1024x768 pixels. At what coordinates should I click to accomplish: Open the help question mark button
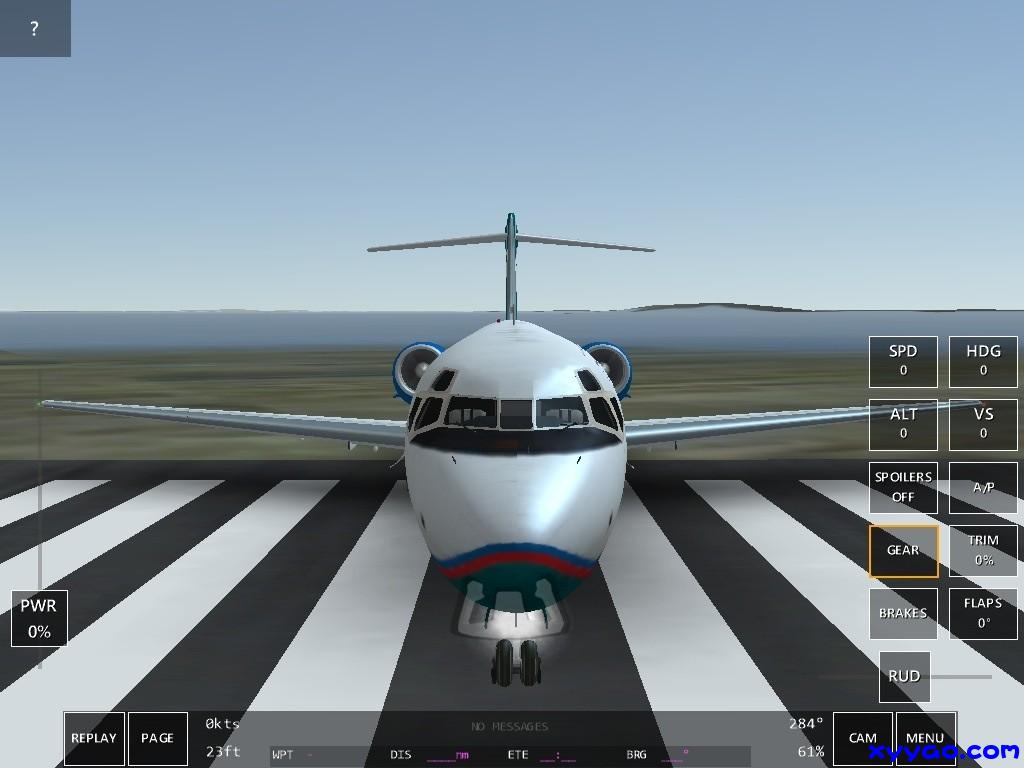(x=35, y=28)
